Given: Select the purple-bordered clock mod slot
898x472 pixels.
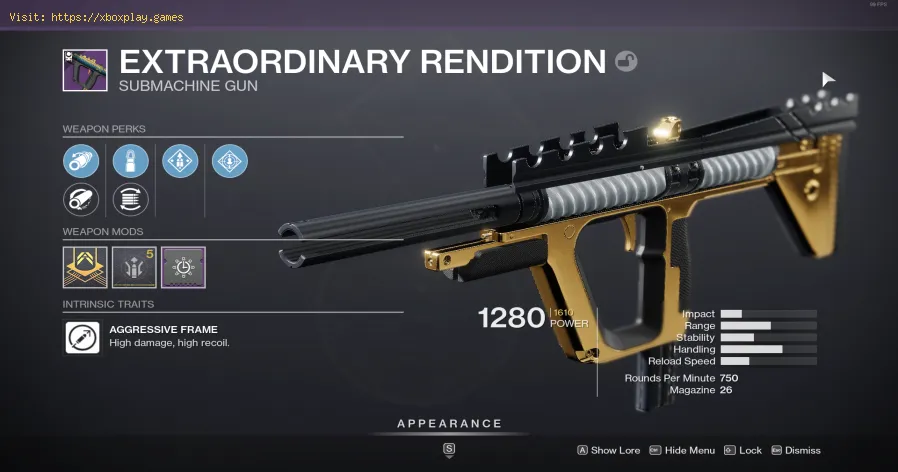Looking at the screenshot, I should (183, 268).
